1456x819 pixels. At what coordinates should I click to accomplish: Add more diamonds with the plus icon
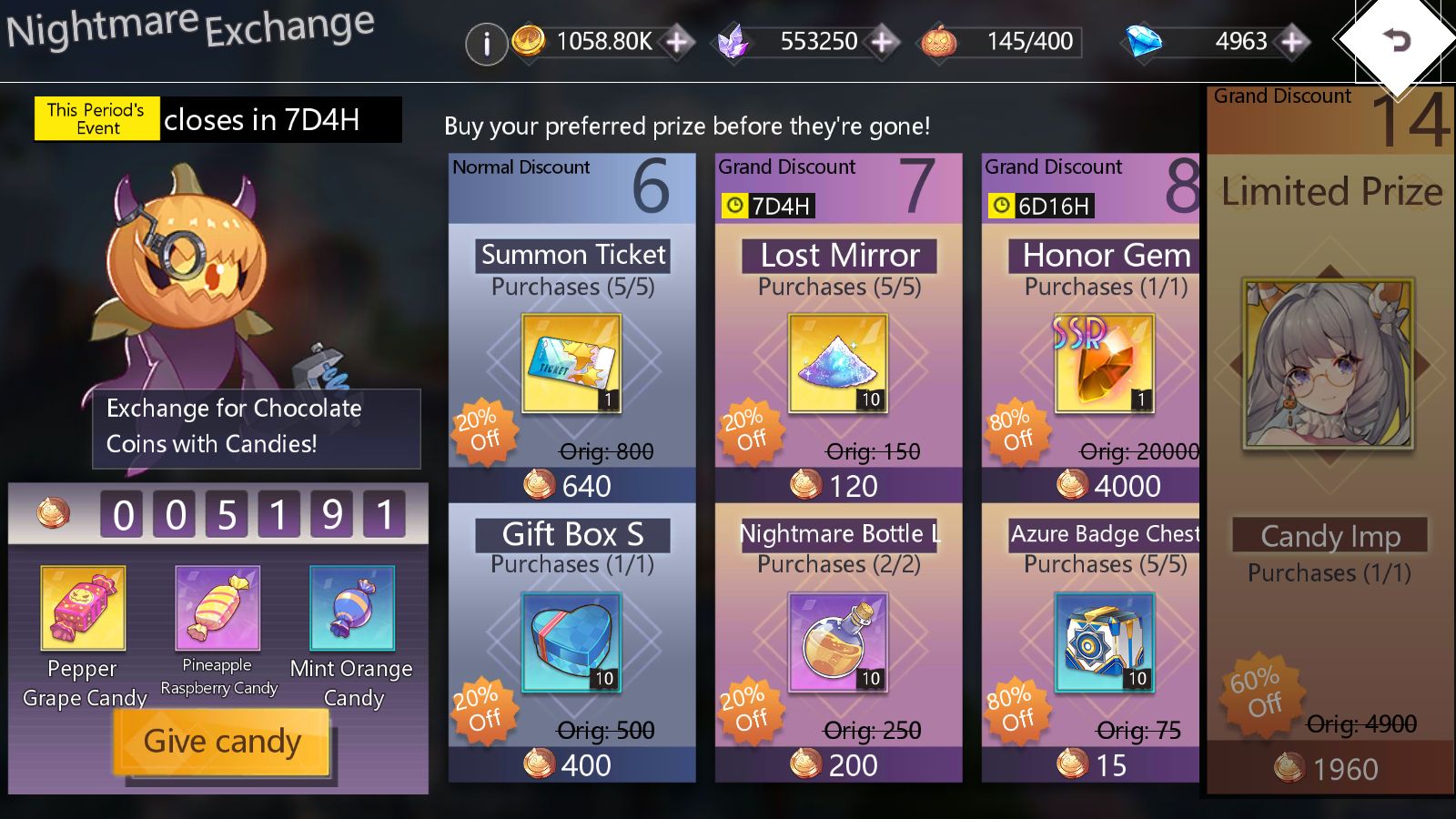[1291, 41]
